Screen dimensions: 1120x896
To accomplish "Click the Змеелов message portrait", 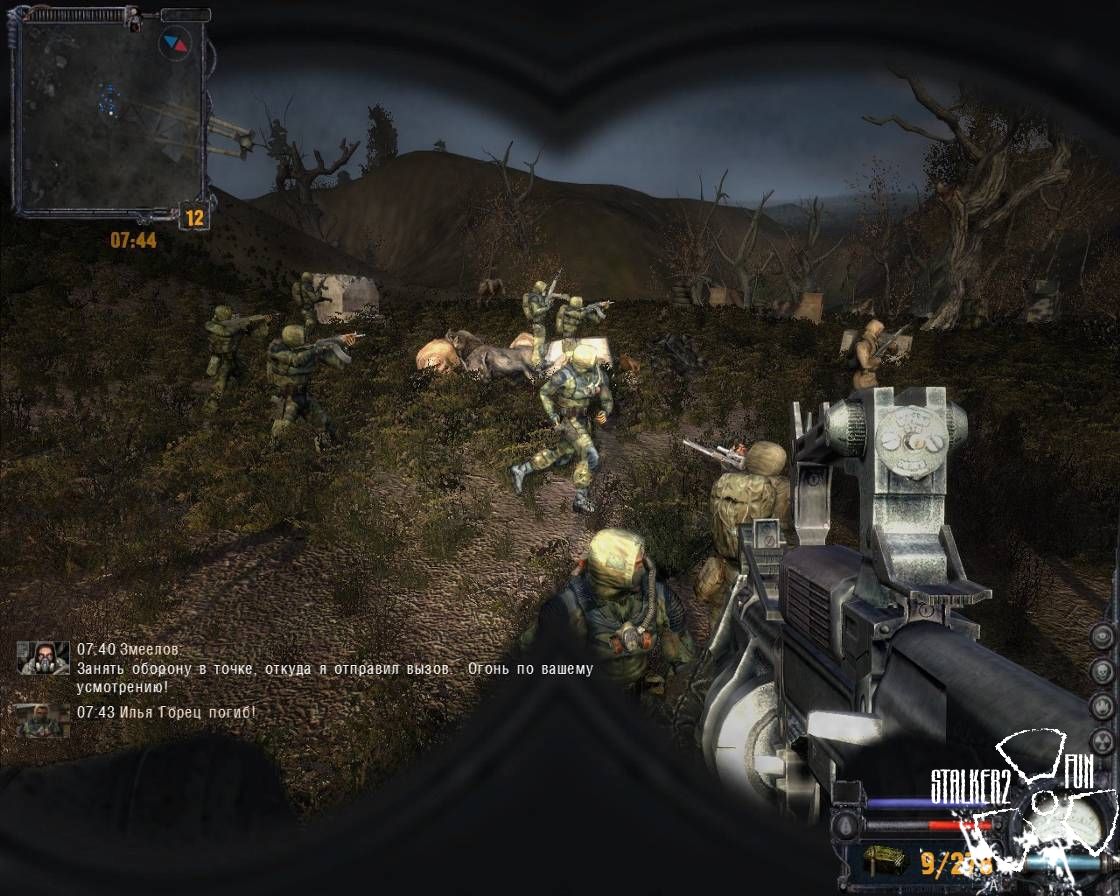I will [x=43, y=658].
